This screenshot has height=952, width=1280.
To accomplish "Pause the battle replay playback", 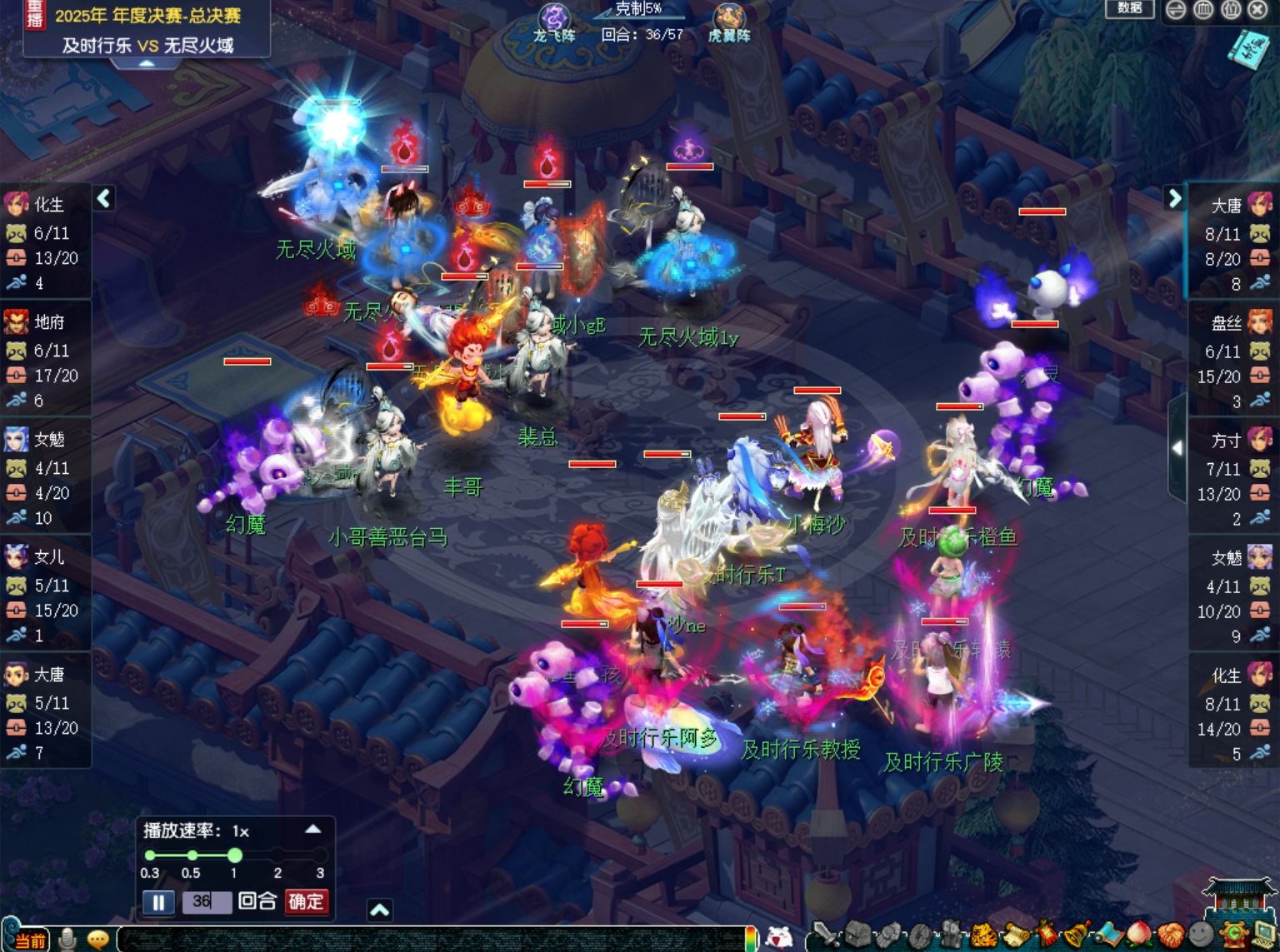I will click(158, 902).
